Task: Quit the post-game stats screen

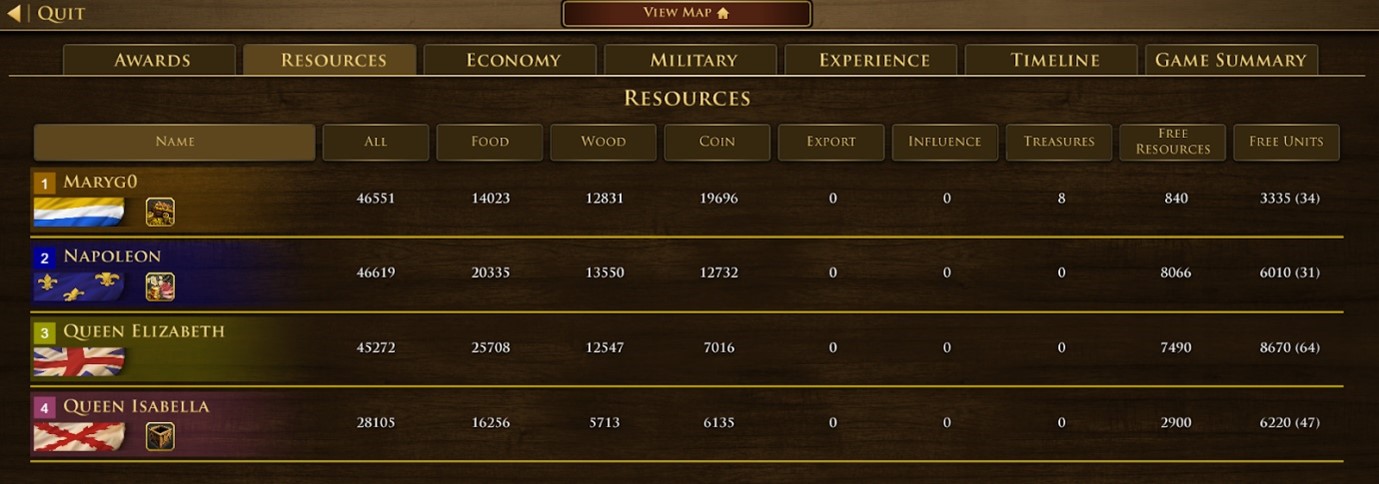Action: pyautogui.click(x=48, y=14)
